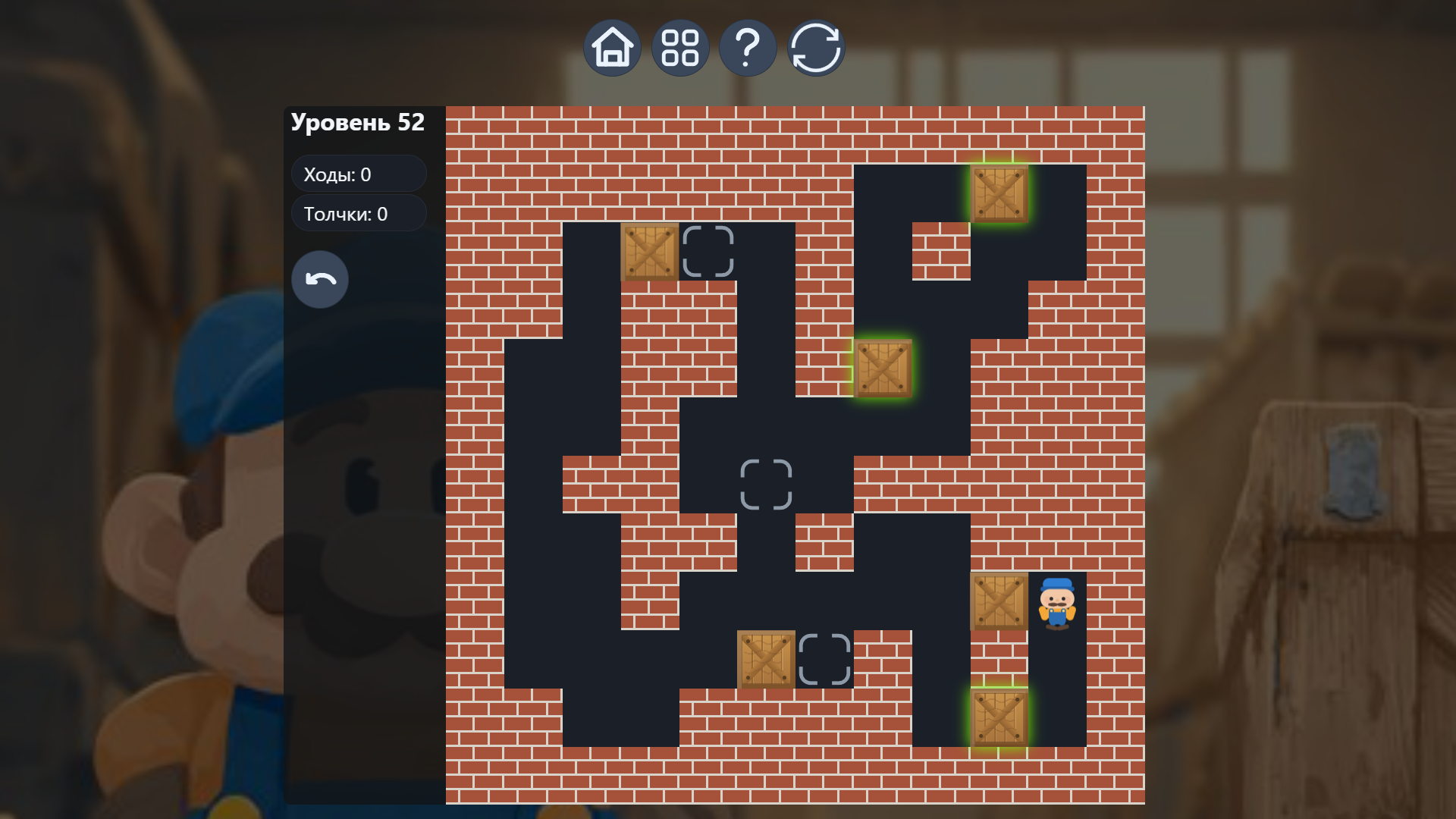Click the question mark help icon
The height and width of the screenshot is (819, 1456).
tap(748, 47)
